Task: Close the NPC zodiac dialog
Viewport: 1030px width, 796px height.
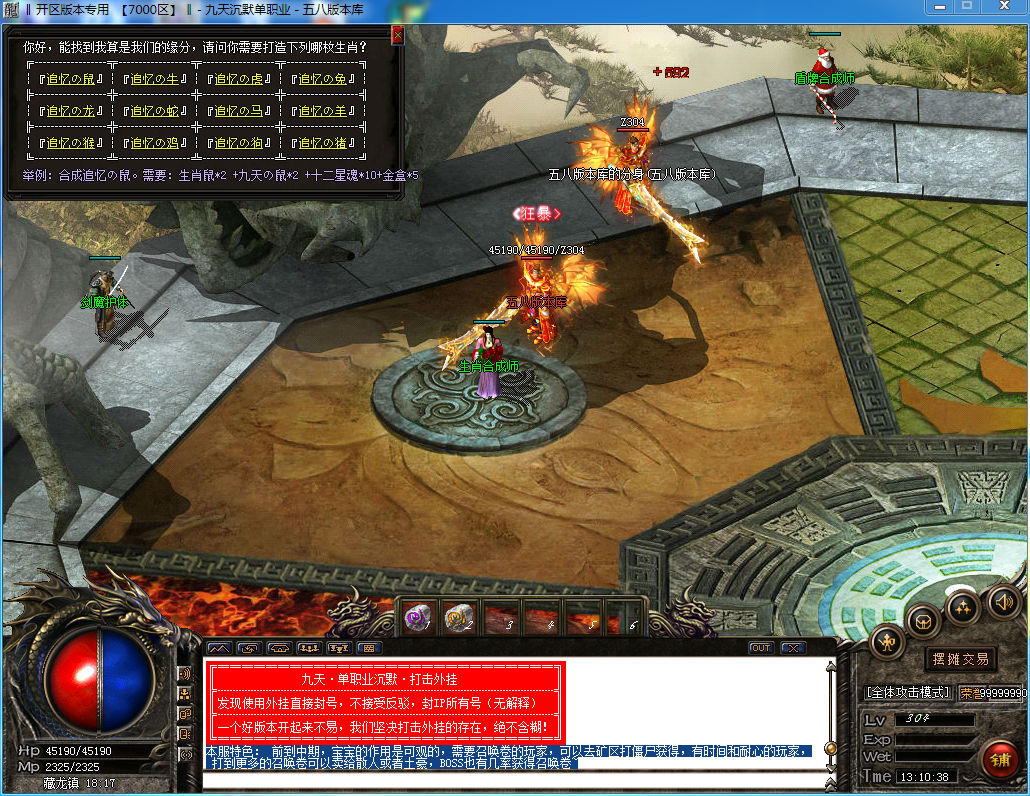Action: pyautogui.click(x=398, y=36)
